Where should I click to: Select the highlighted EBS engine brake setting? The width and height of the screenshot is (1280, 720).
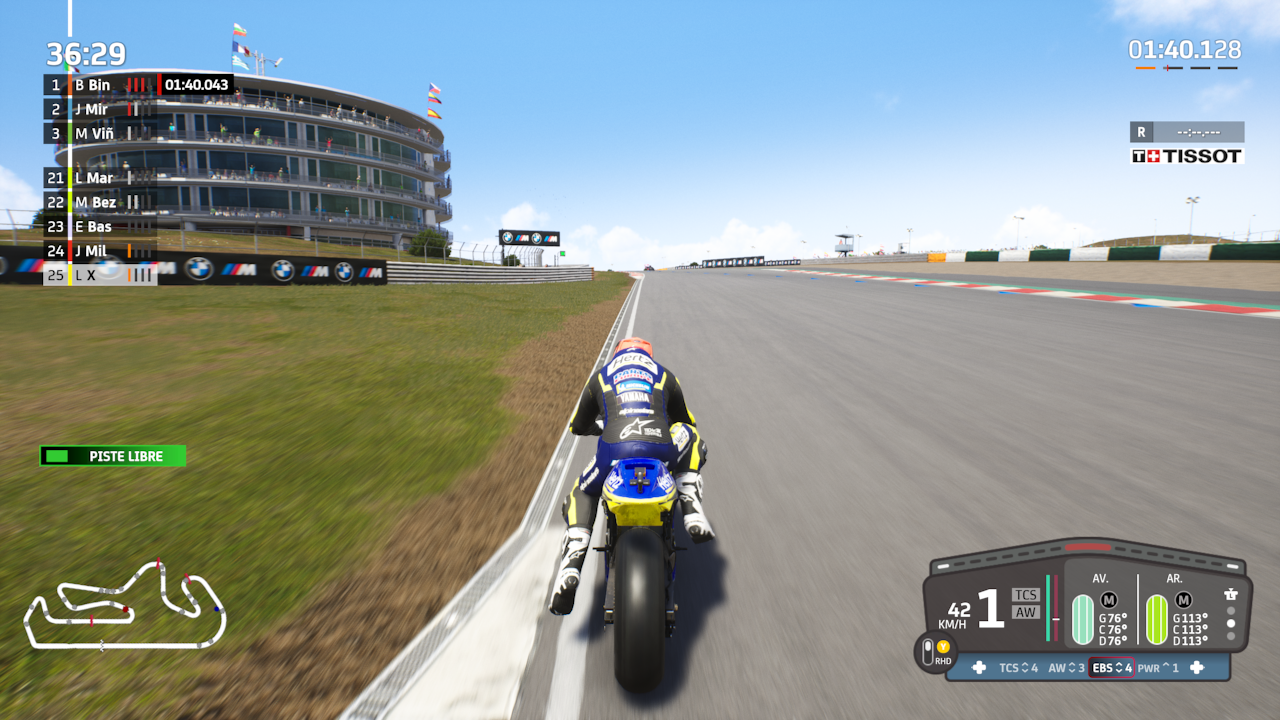pyautogui.click(x=1111, y=668)
